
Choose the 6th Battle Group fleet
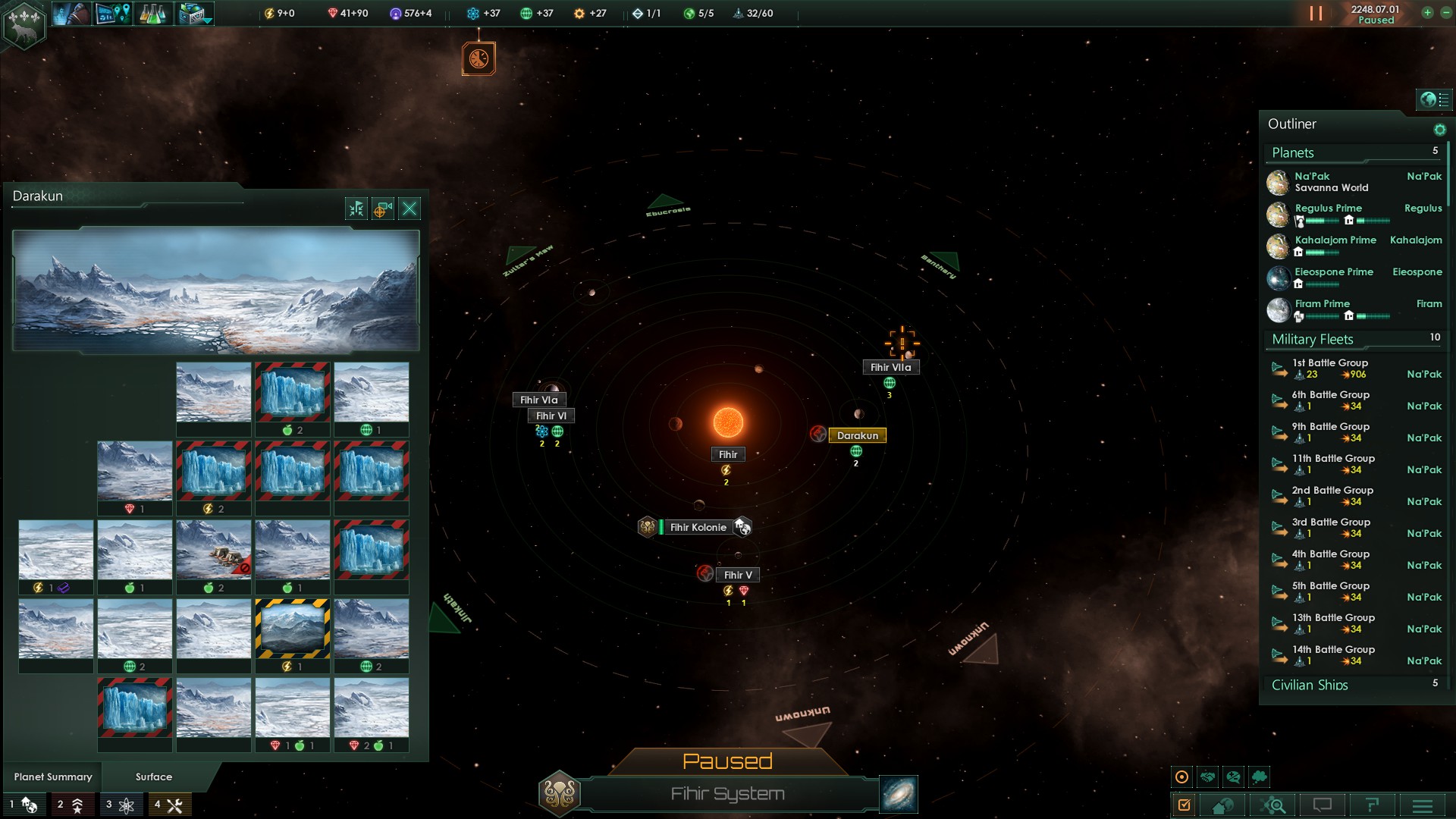click(x=1330, y=395)
